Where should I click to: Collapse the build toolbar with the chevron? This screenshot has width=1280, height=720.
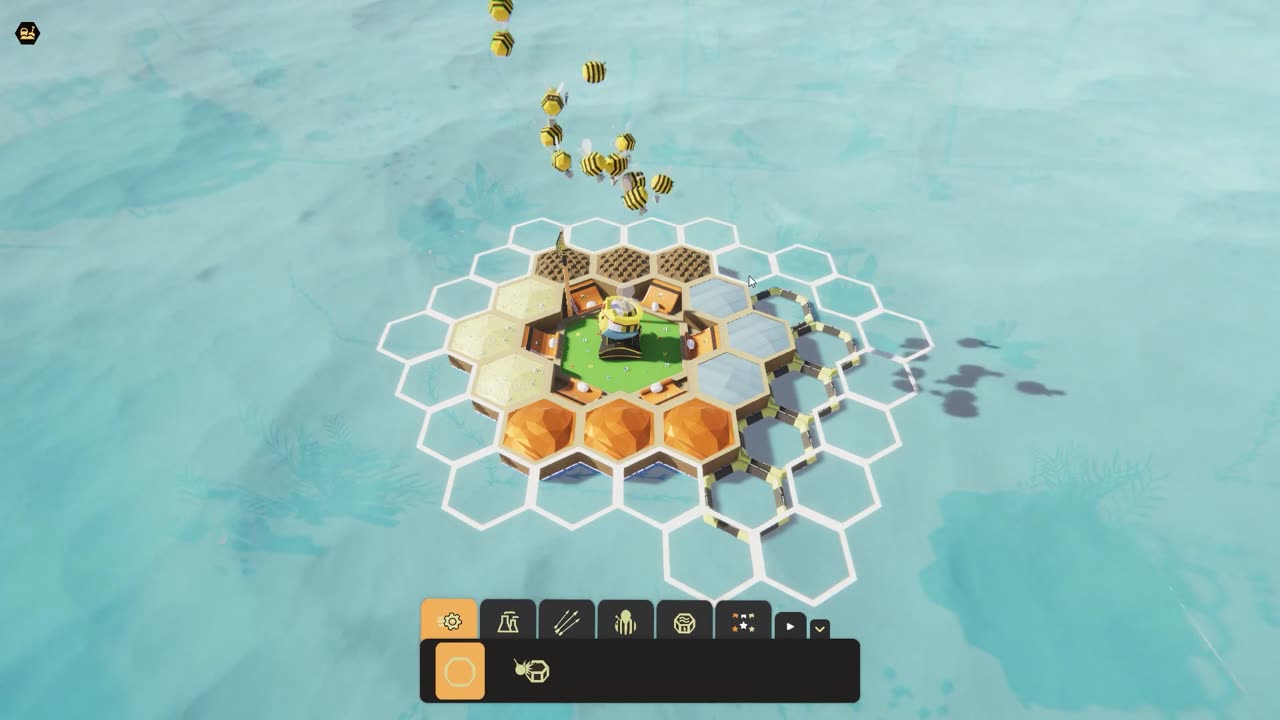(x=820, y=629)
